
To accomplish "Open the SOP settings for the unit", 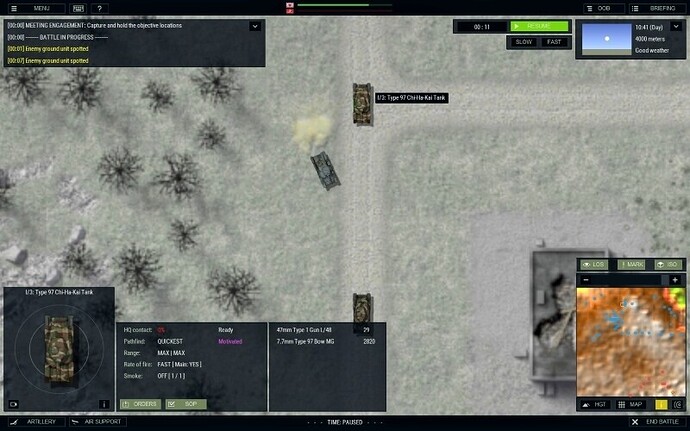I will 185,404.
